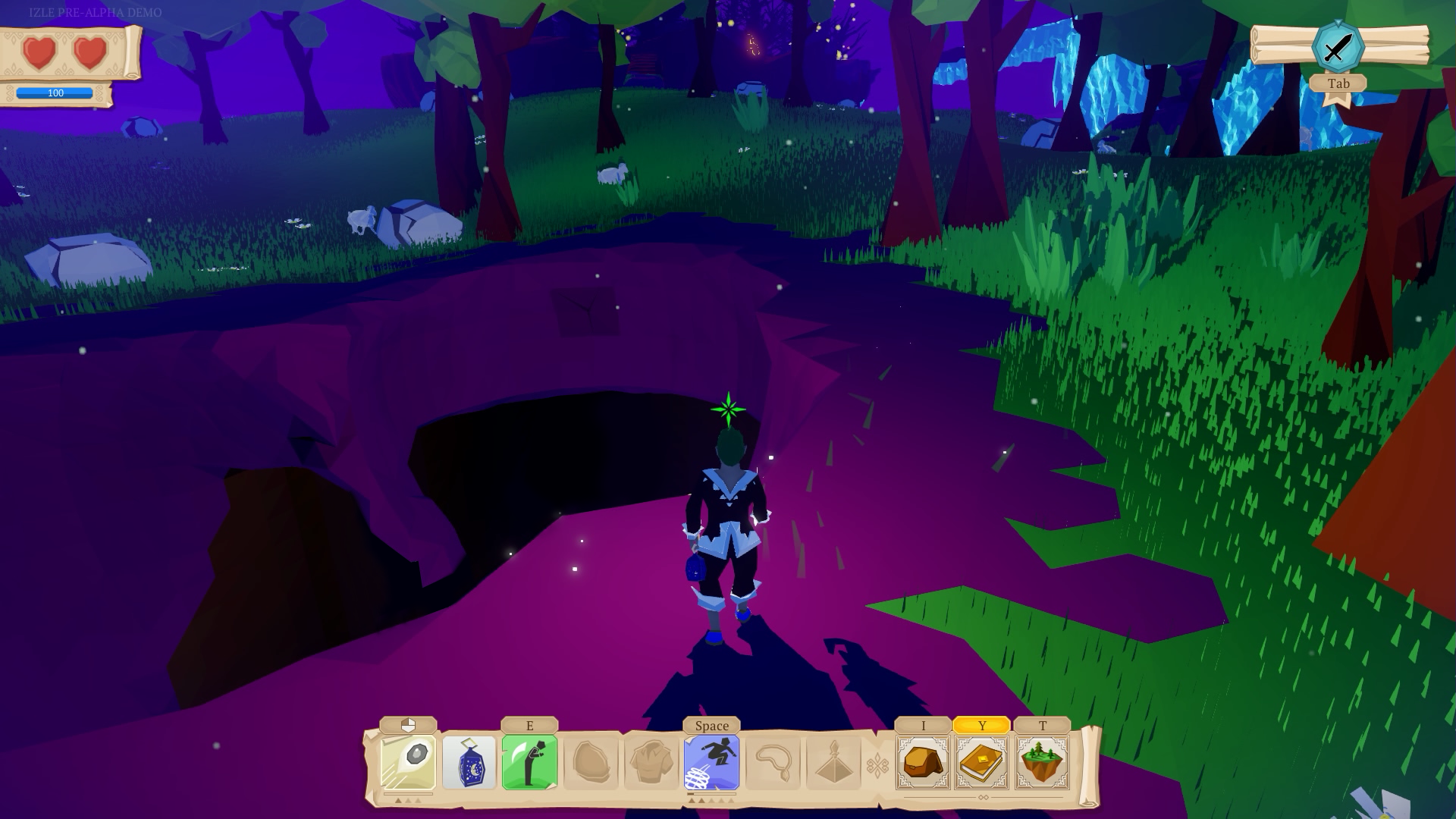1456x819 pixels.
Task: Click the sword combat mode emblem
Action: click(x=1338, y=47)
